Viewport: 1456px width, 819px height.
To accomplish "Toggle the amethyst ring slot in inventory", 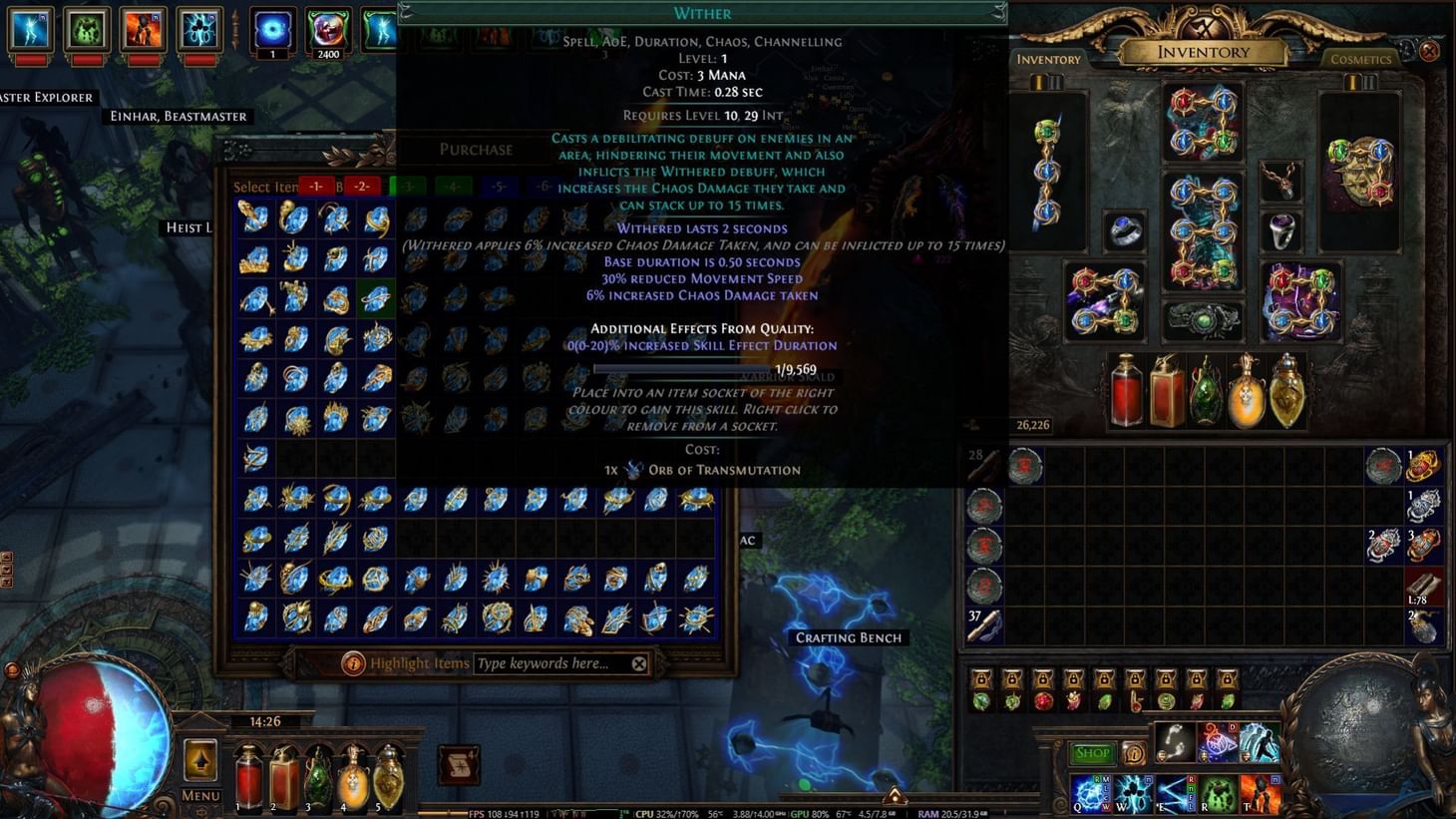I will point(1281,229).
